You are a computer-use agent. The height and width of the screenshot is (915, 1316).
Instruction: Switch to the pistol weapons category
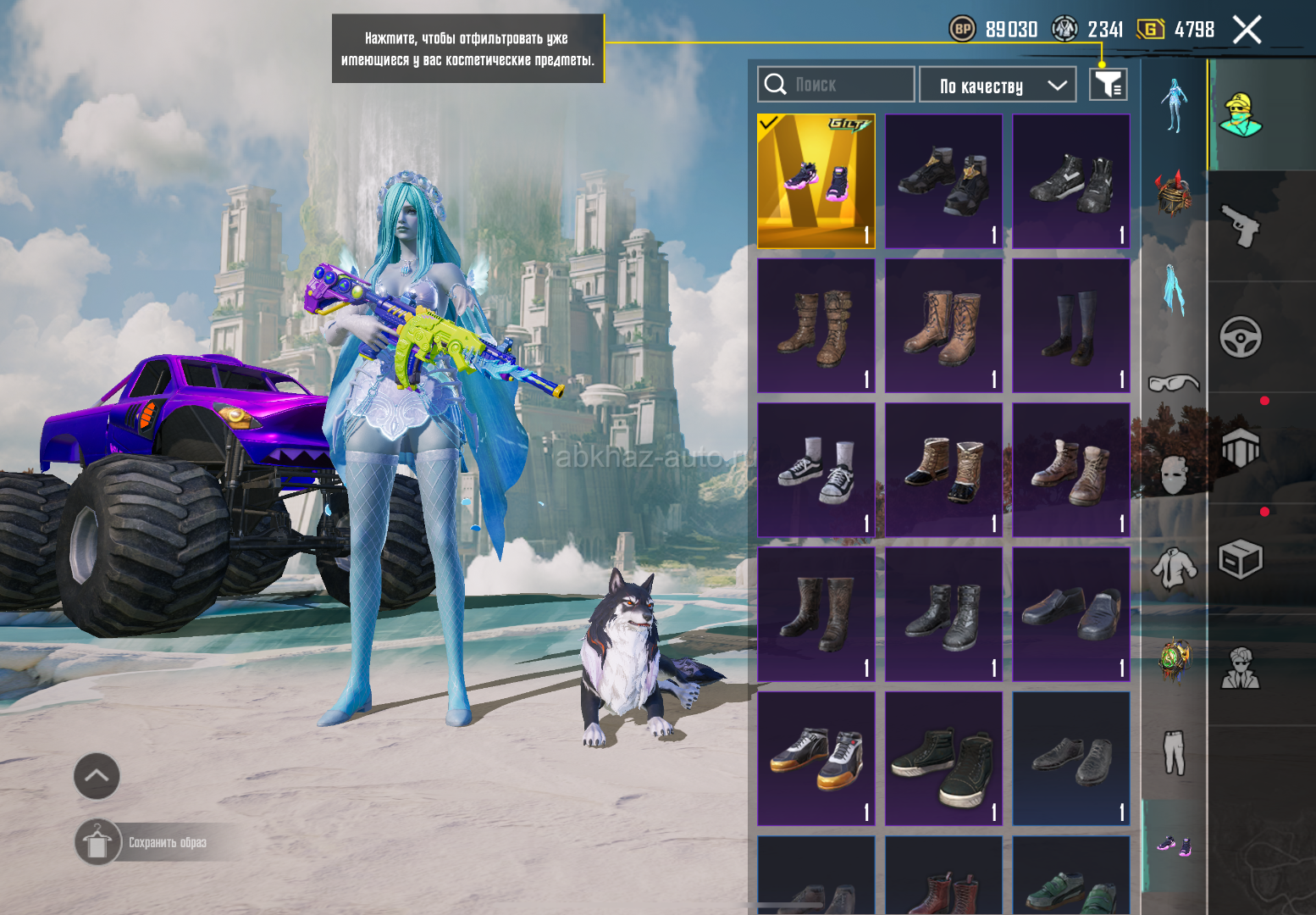1241,226
